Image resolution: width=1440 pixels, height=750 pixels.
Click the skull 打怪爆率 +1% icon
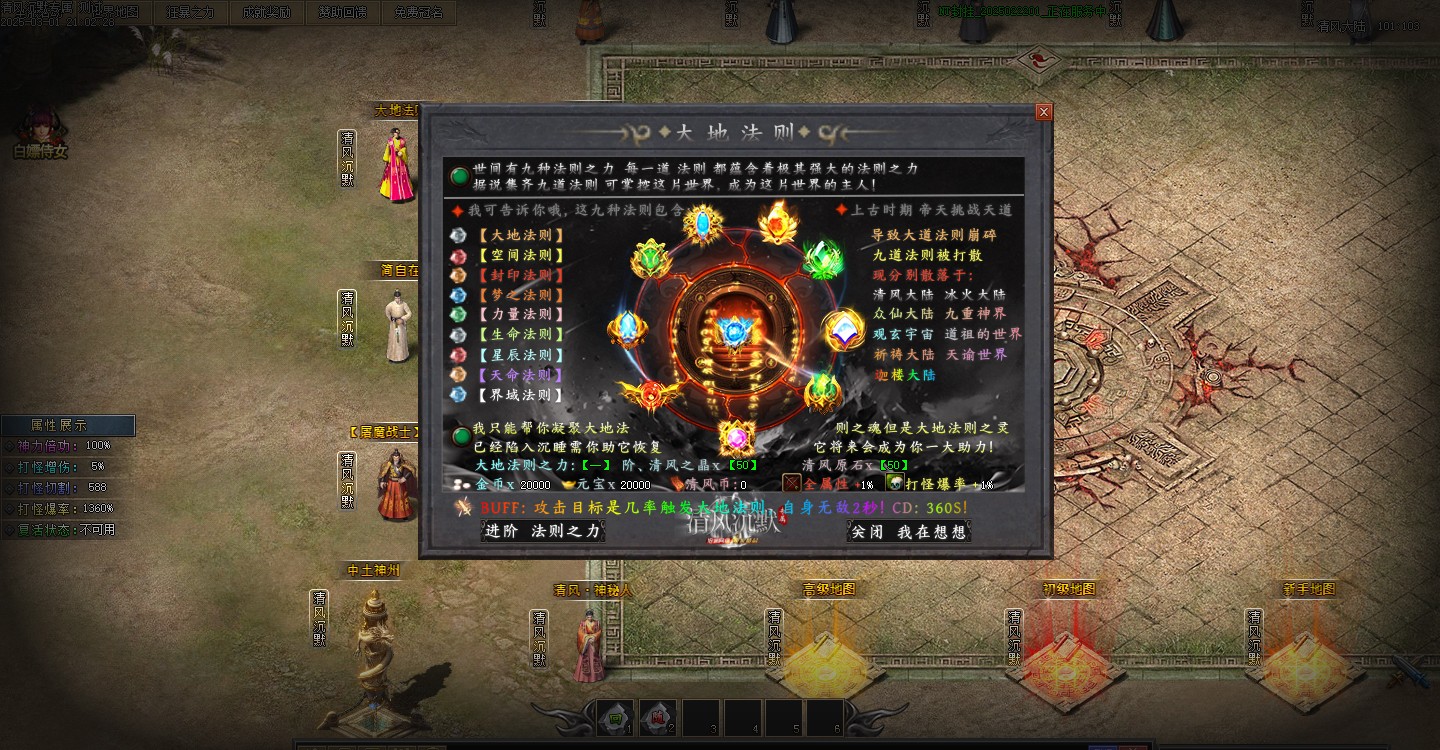click(x=896, y=484)
